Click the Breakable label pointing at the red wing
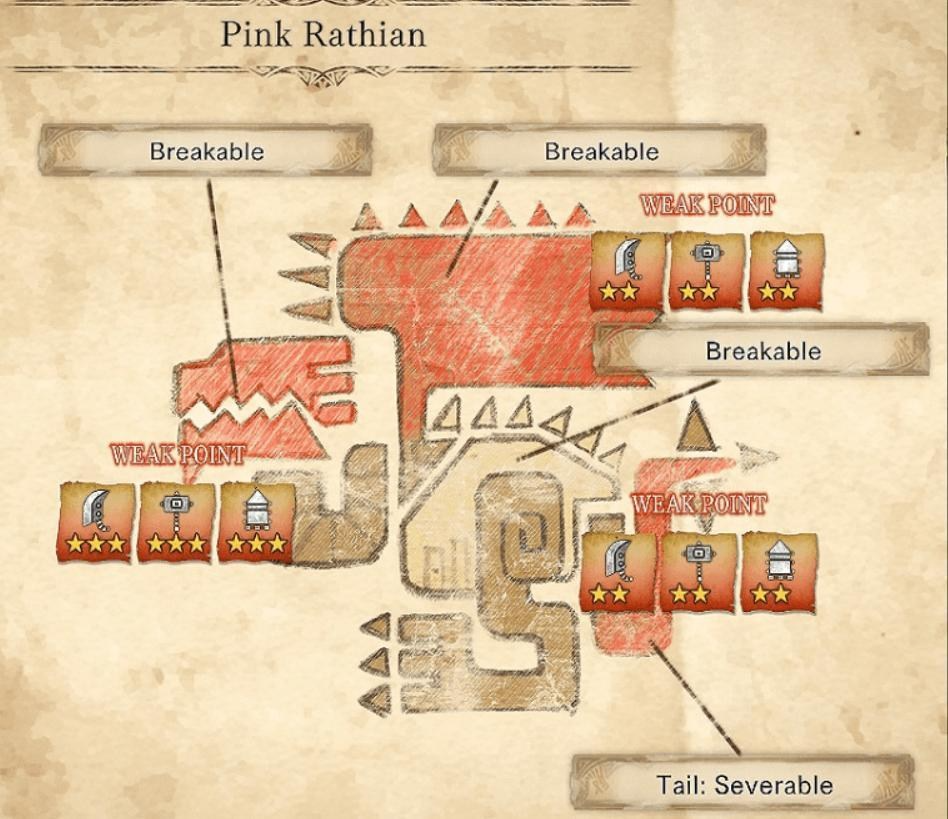Image resolution: width=948 pixels, height=819 pixels. [x=601, y=152]
